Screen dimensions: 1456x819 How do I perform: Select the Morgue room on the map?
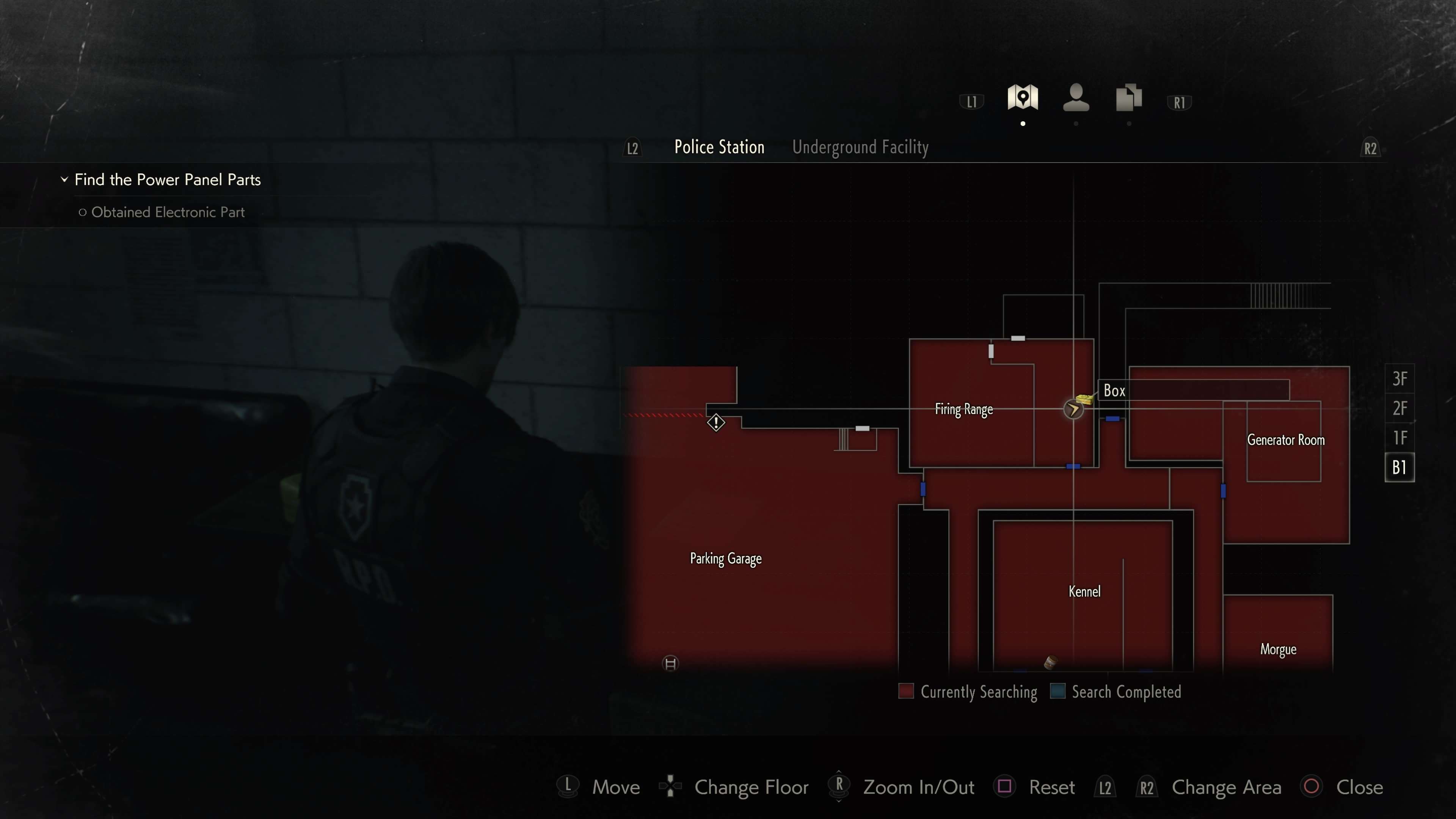pos(1278,650)
